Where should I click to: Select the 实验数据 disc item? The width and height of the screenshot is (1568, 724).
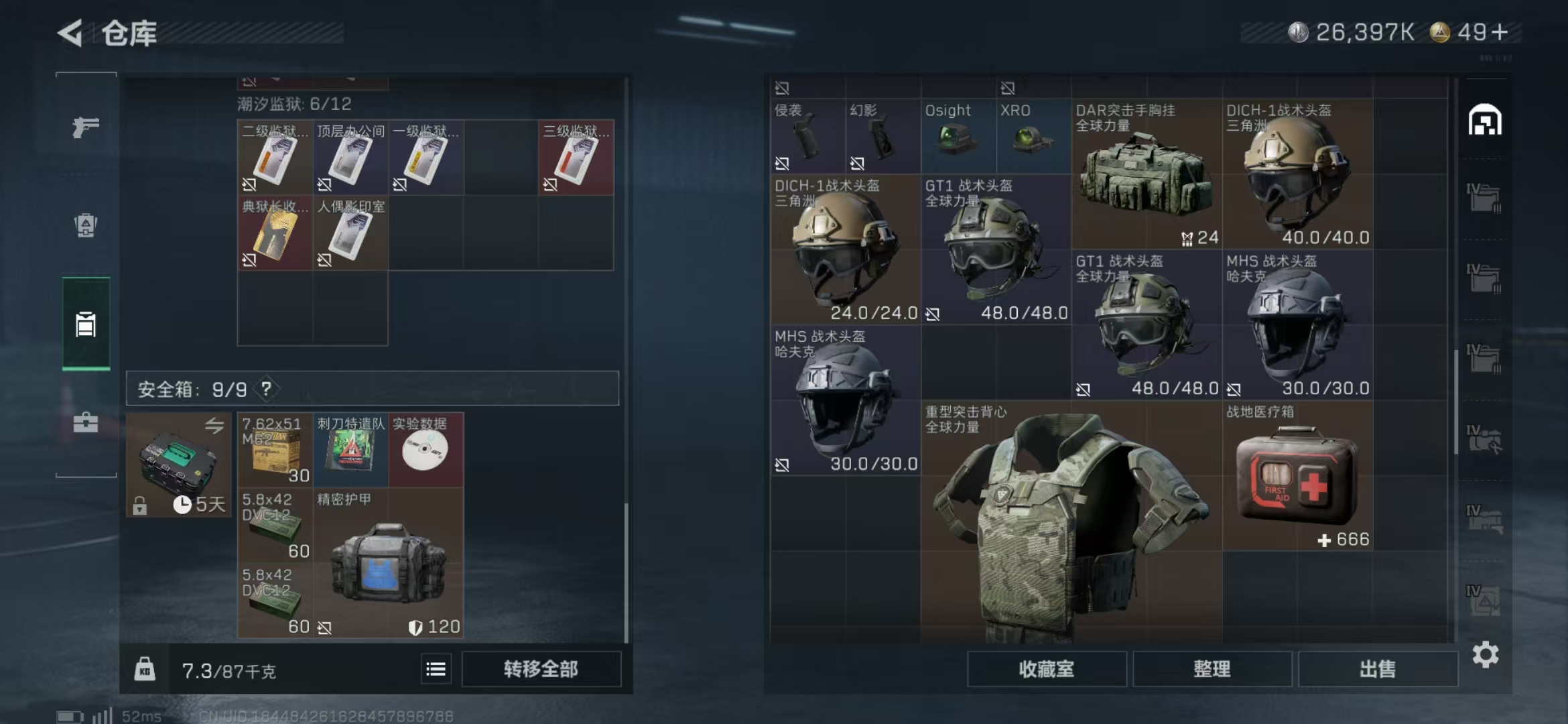click(425, 449)
